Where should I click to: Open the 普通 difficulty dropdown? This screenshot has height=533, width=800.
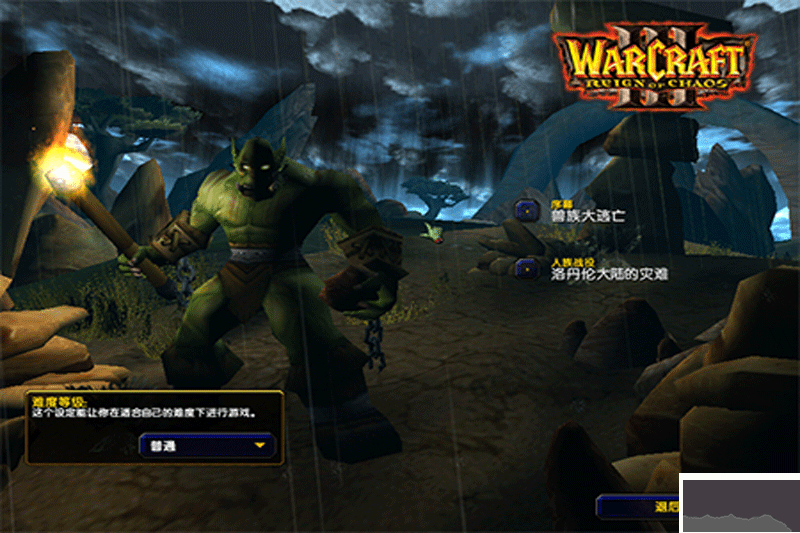(x=206, y=445)
